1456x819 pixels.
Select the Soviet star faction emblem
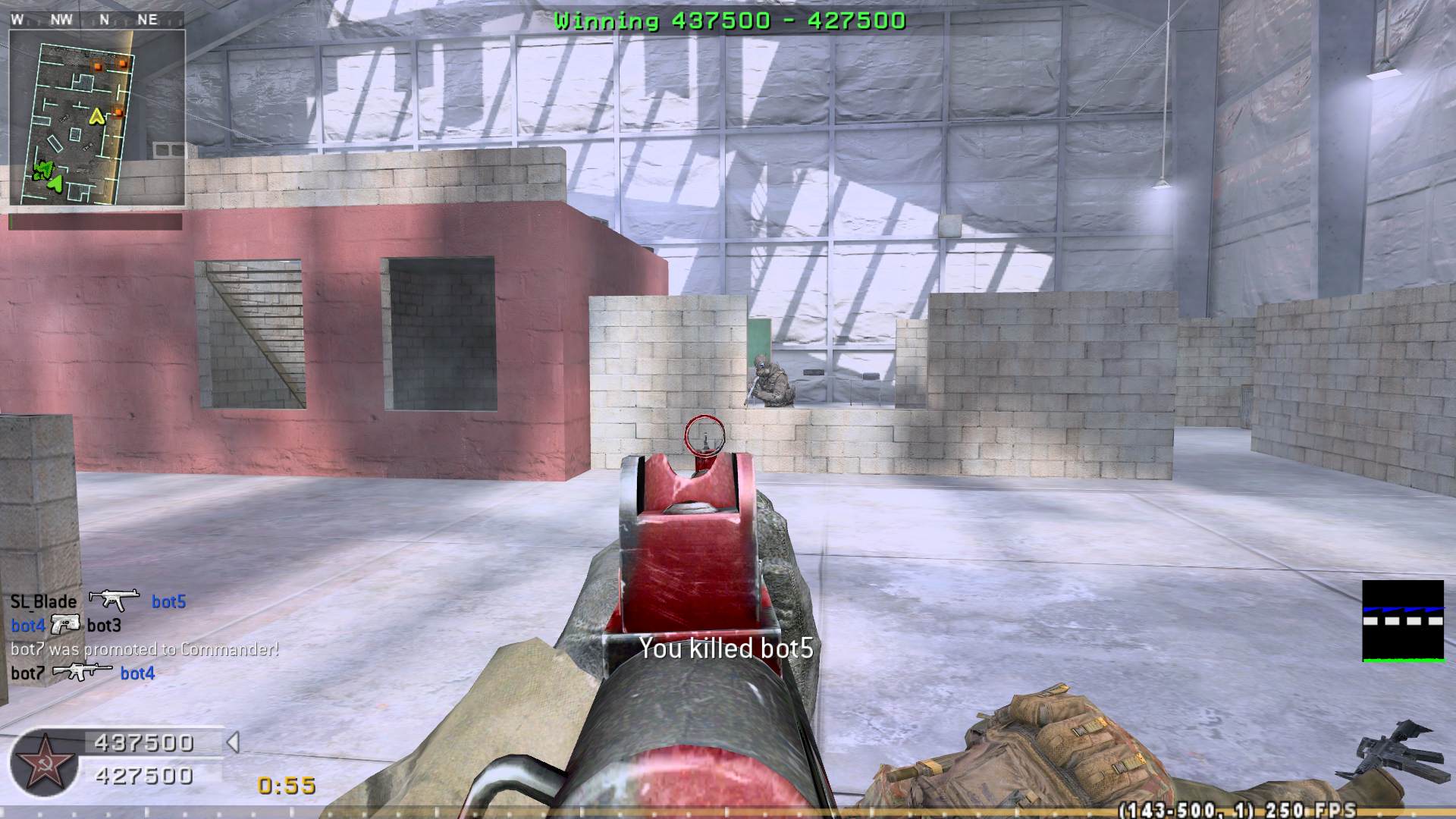[42, 761]
